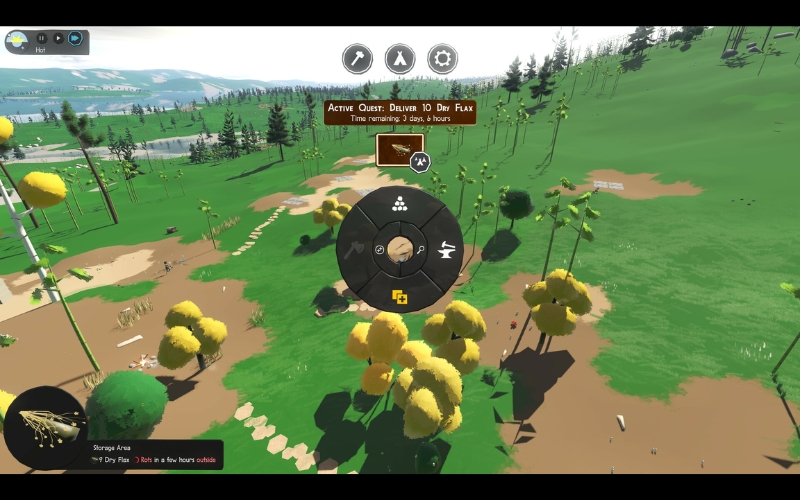Pause the game speed
Screen dimensions: 800x500
pyautogui.click(x=42, y=38)
